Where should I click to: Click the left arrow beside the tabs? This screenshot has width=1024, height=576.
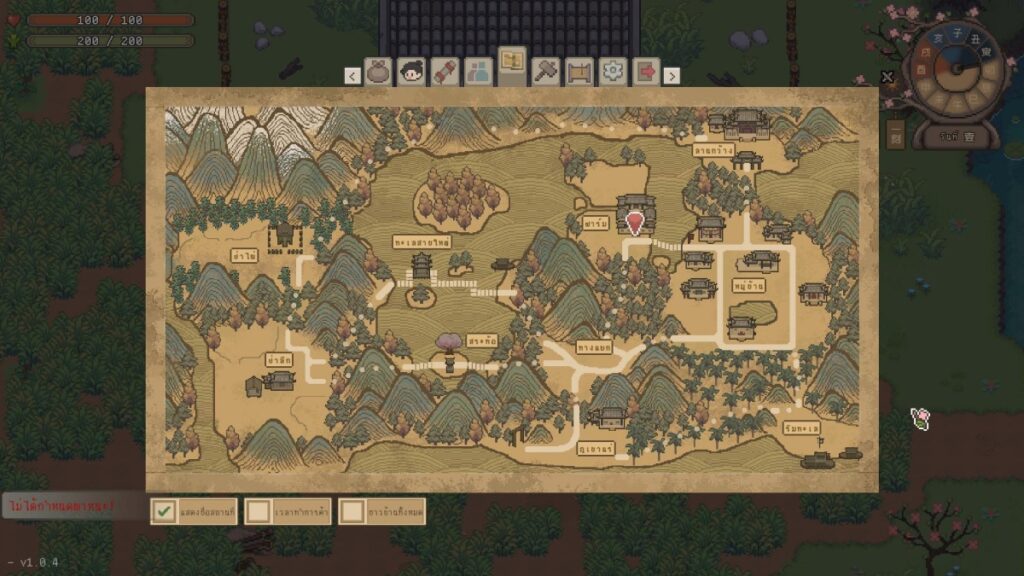pyautogui.click(x=352, y=75)
